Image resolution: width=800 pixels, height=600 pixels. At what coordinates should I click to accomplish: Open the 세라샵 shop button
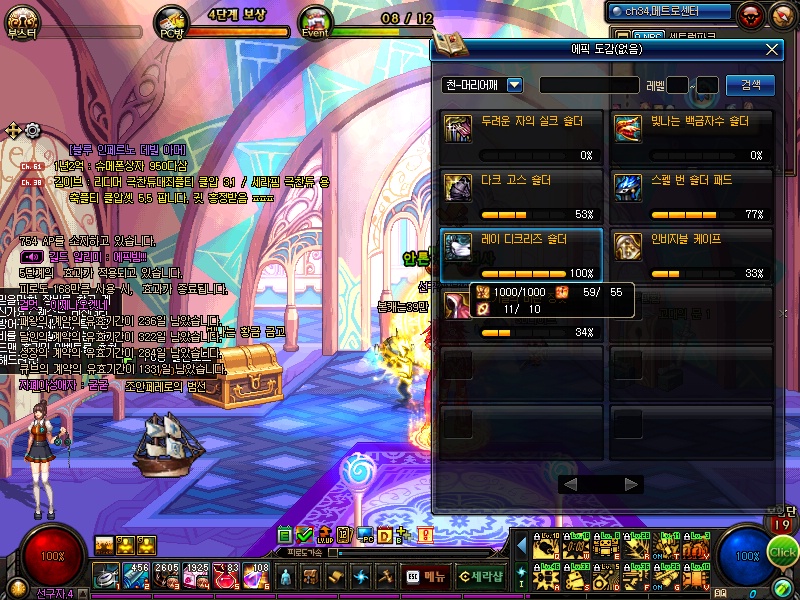(481, 577)
